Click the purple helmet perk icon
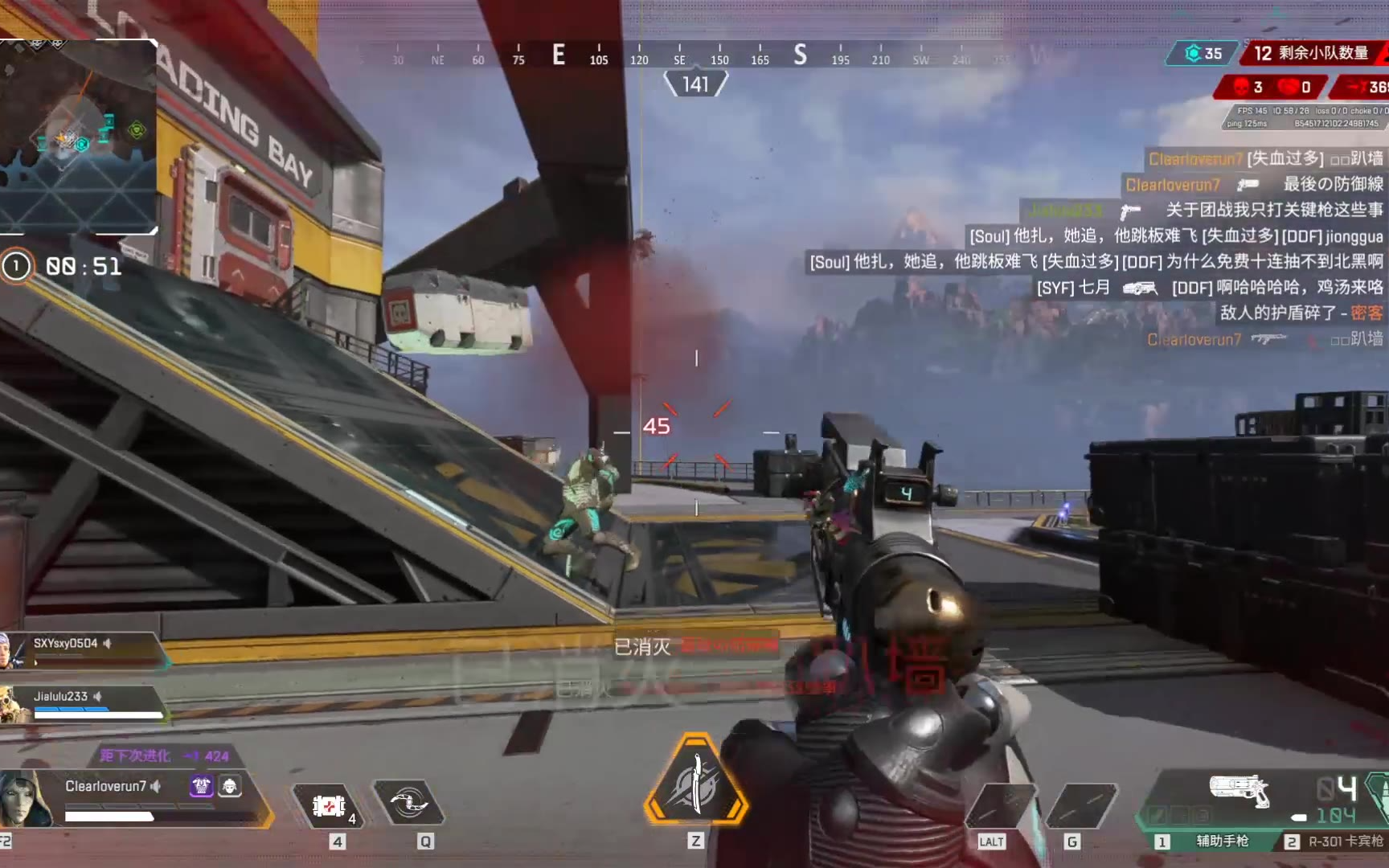 [x=201, y=786]
